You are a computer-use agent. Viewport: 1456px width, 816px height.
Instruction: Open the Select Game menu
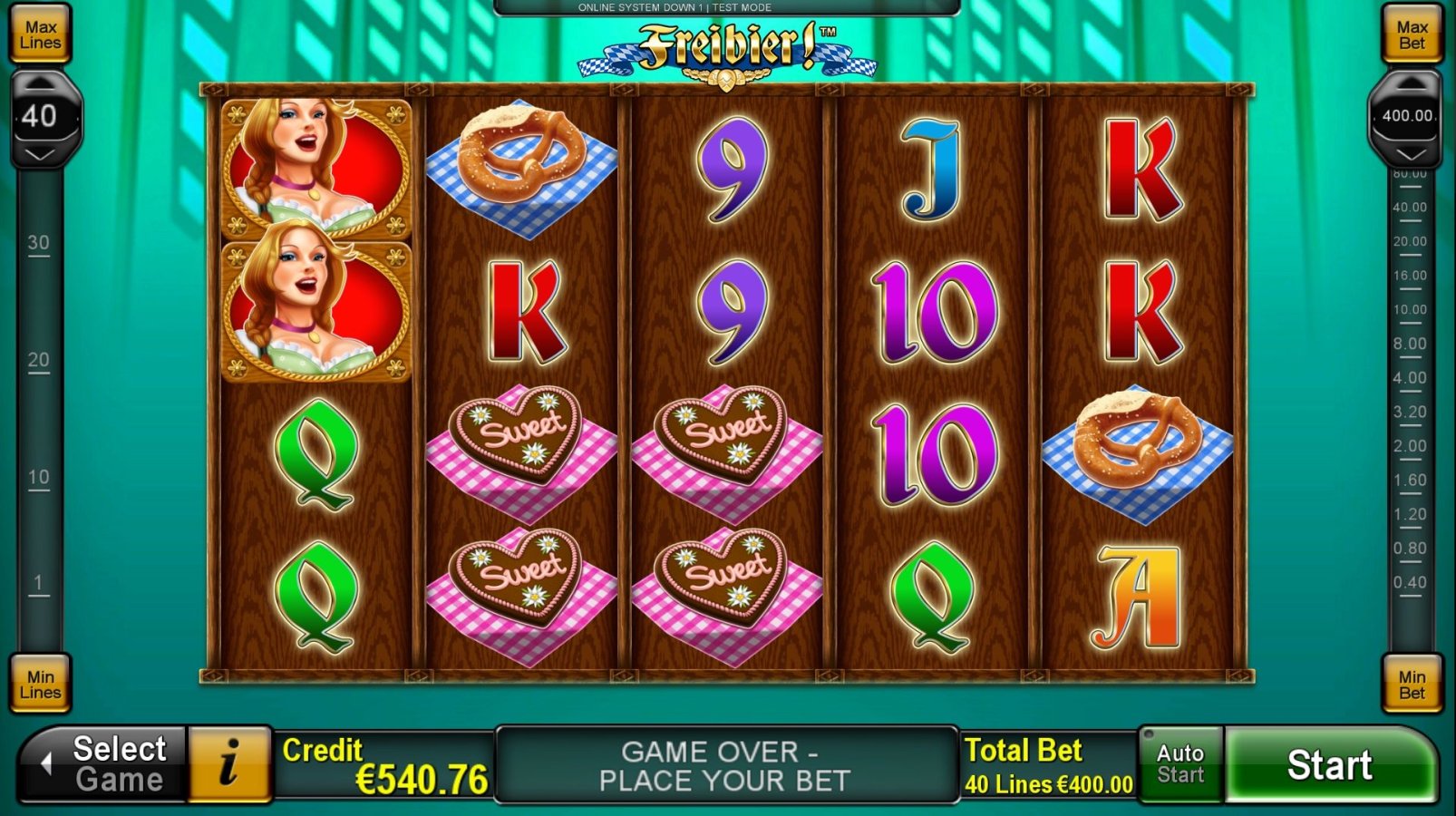point(104,764)
